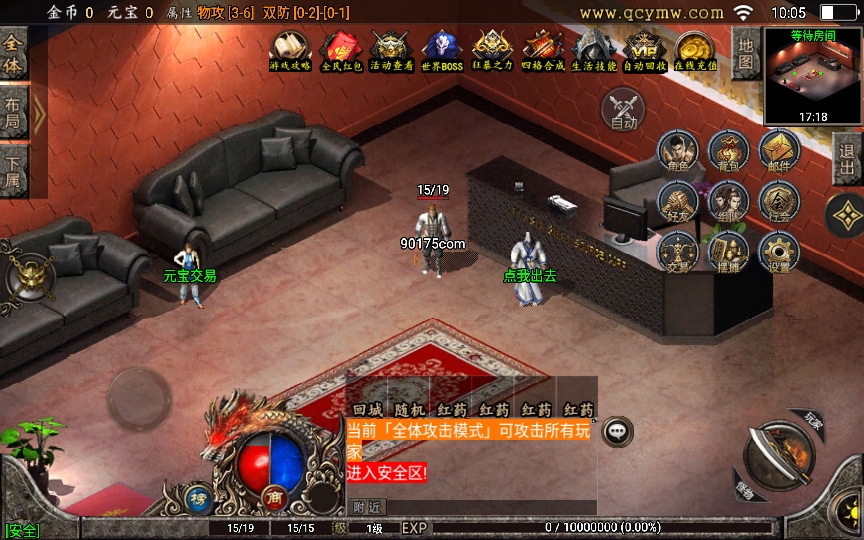This screenshot has height=540, width=864.
Task: Click the 等待房间 minimap
Action: pos(812,75)
